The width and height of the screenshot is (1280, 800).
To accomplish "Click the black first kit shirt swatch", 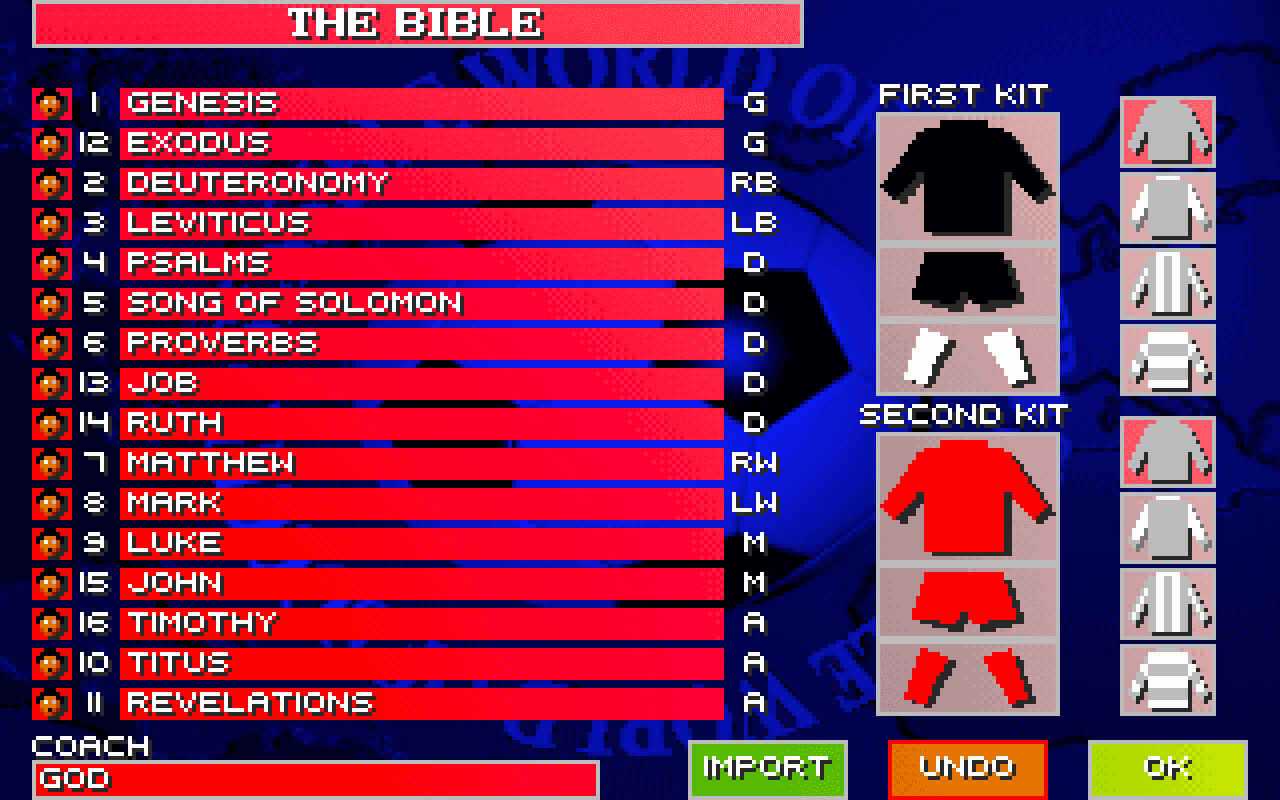I will pos(966,180).
